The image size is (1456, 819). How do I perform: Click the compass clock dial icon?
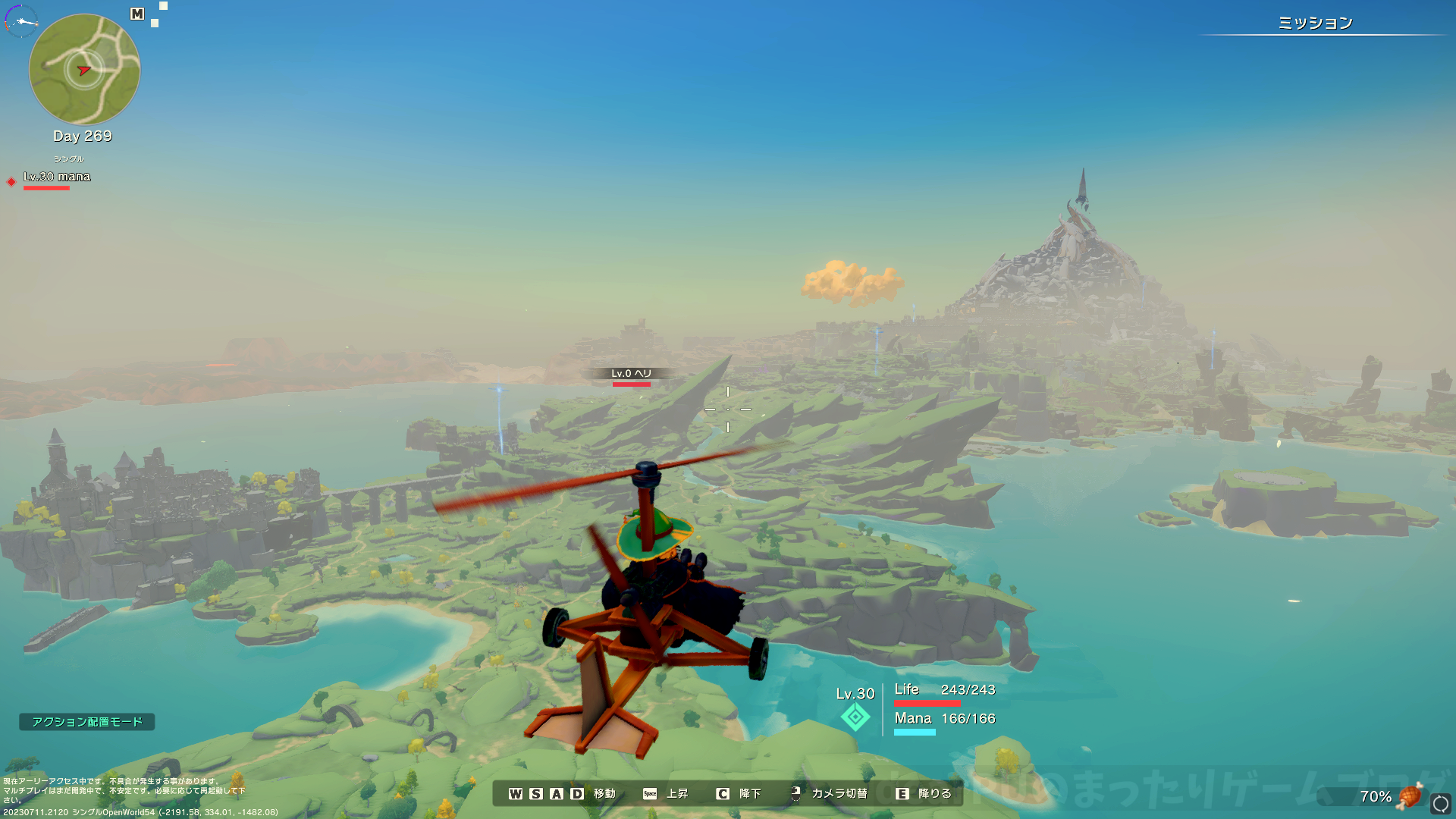pos(21,20)
